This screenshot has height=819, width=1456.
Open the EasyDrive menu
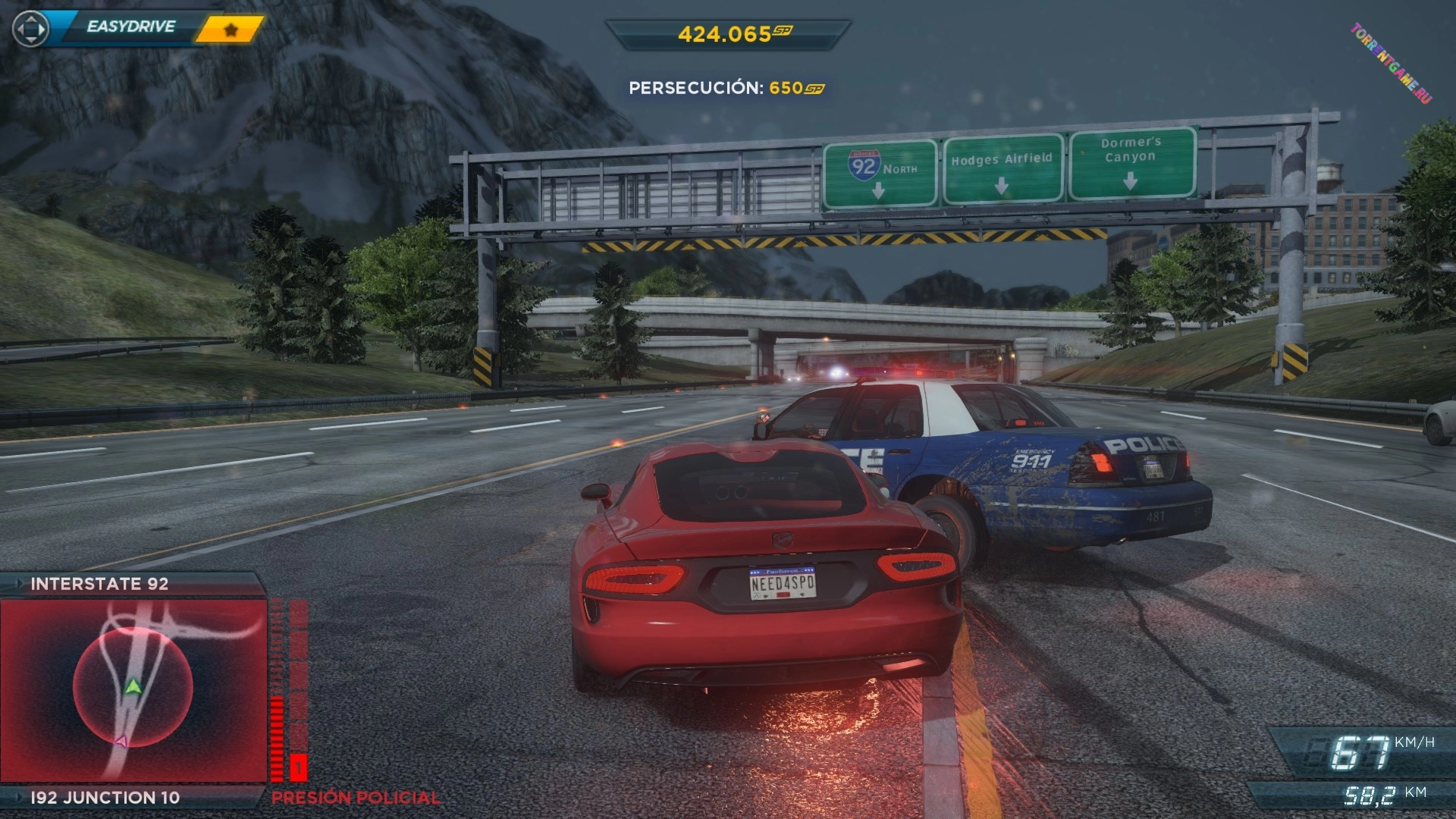point(130,27)
